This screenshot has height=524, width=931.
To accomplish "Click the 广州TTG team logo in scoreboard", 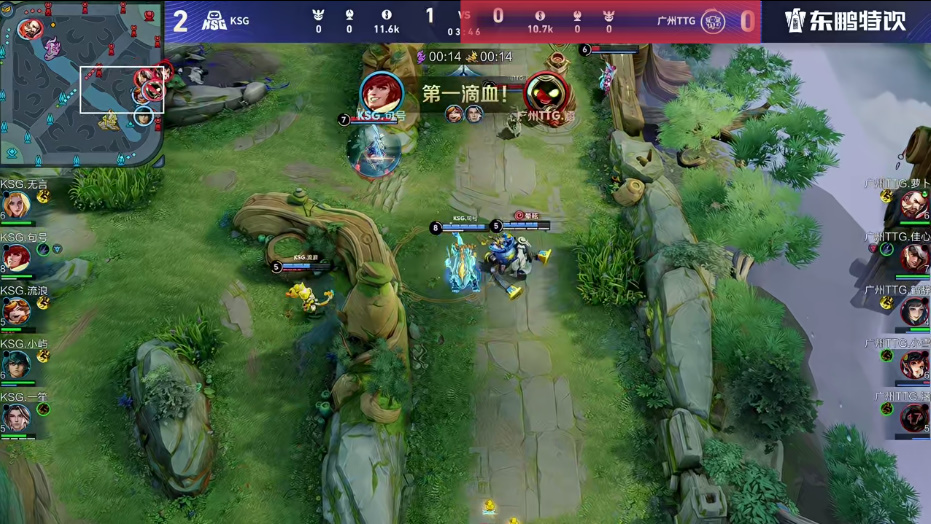I will [712, 20].
